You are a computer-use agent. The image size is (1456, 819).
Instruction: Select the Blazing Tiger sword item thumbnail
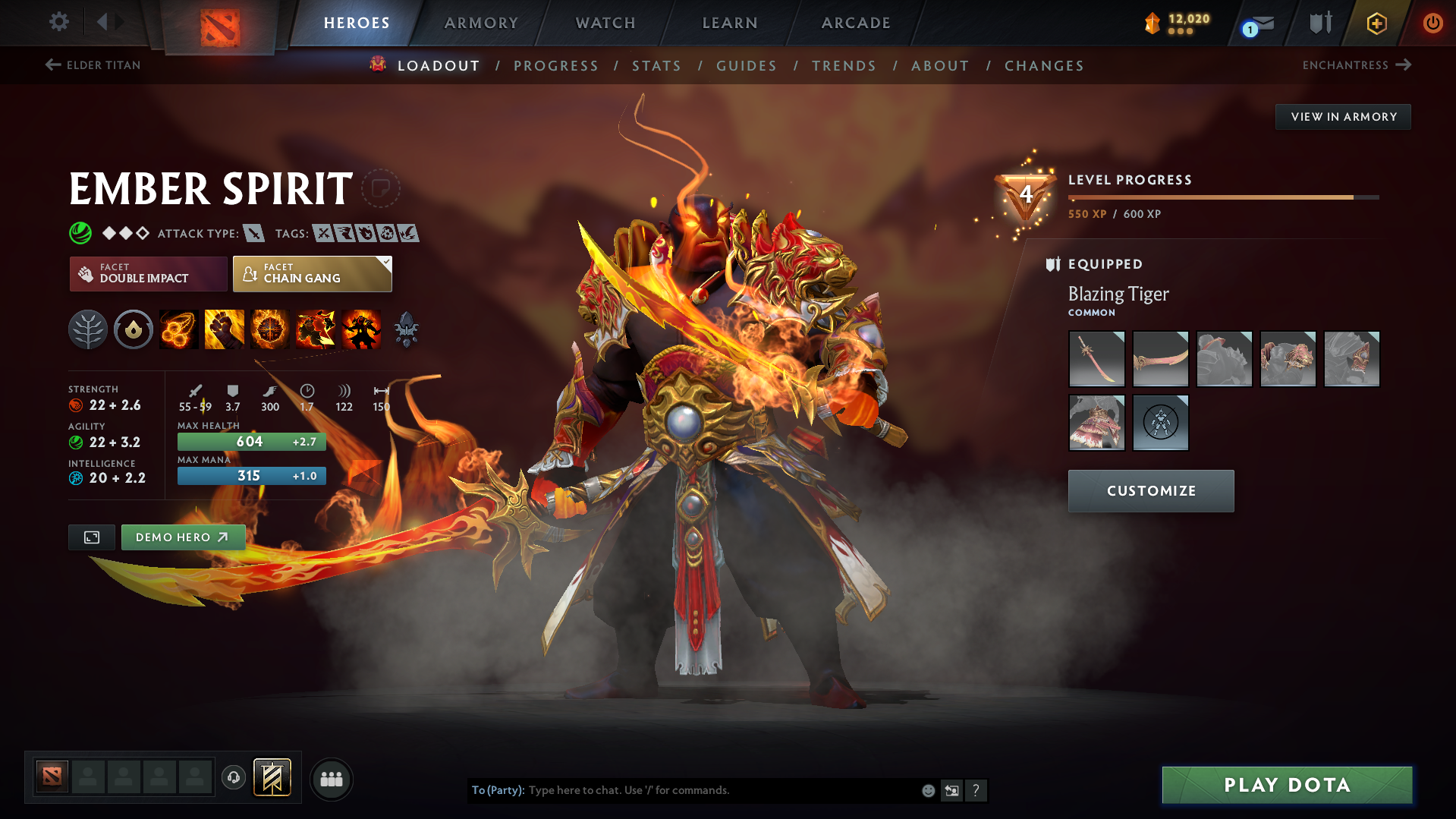1096,358
